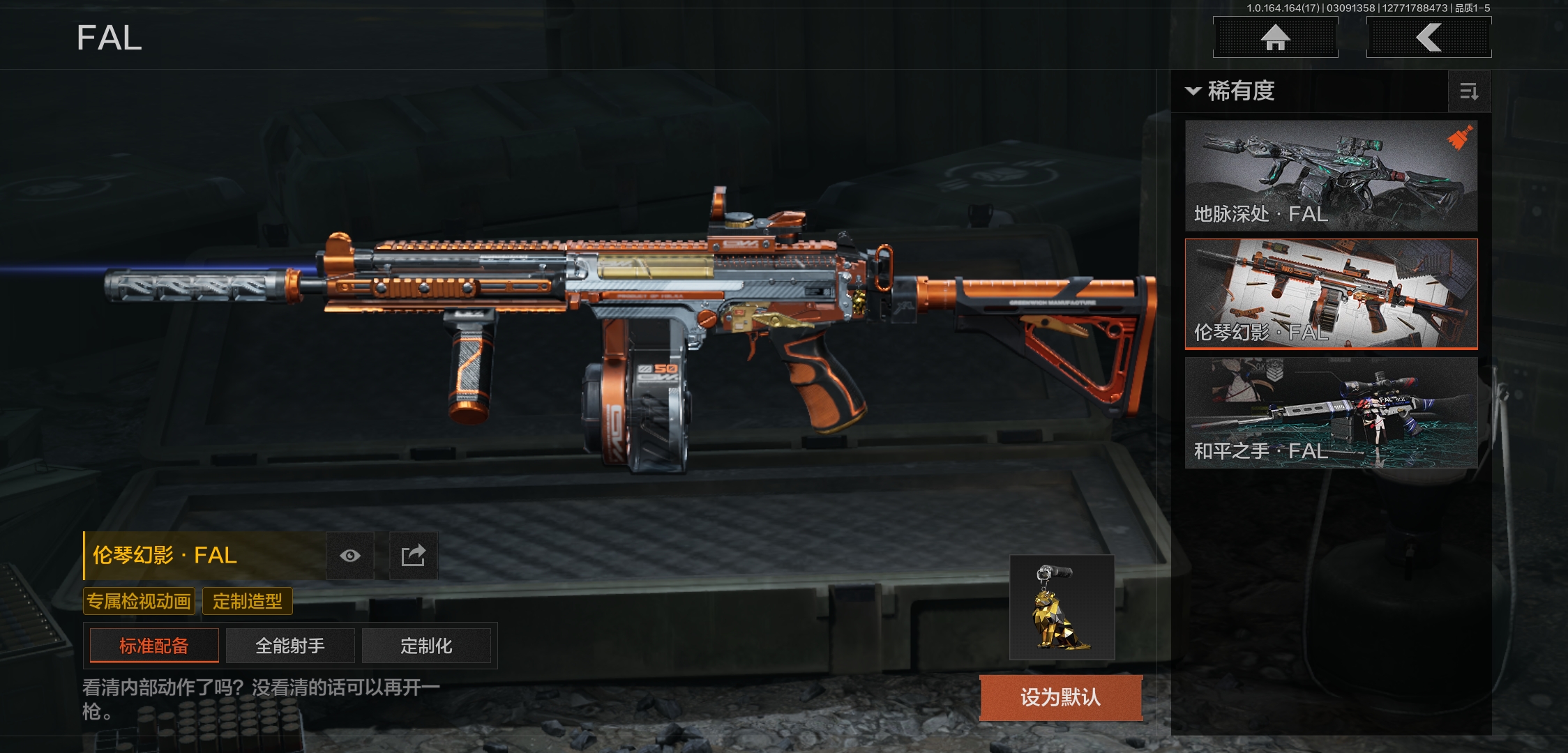This screenshot has width=1568, height=753.
Task: Select the 地脉深处 · FAL skin
Action: pyautogui.click(x=1331, y=176)
